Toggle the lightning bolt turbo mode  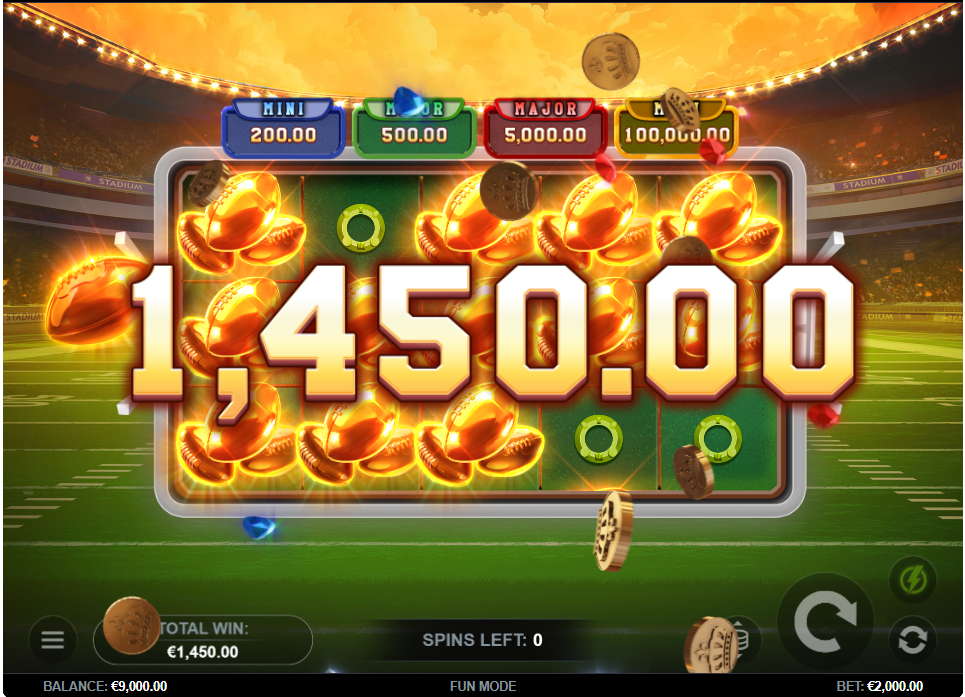(x=912, y=580)
